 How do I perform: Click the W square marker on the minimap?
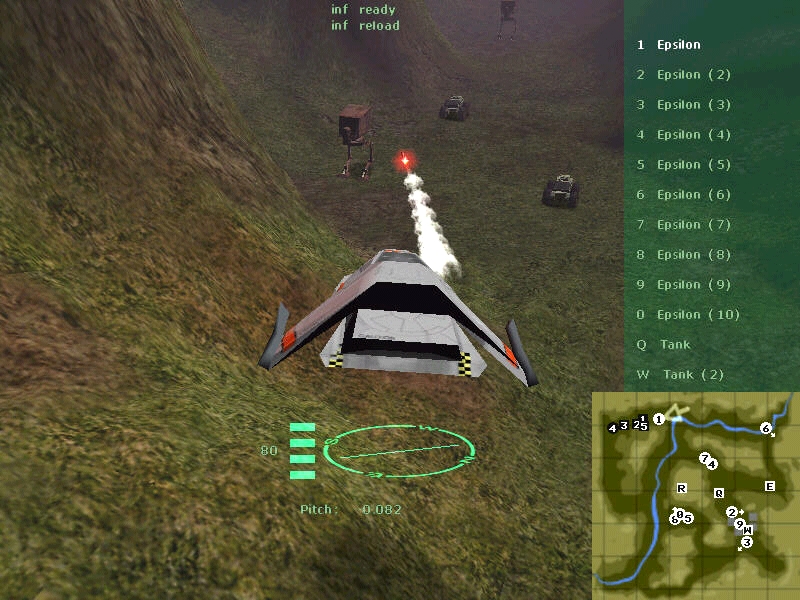tap(748, 530)
